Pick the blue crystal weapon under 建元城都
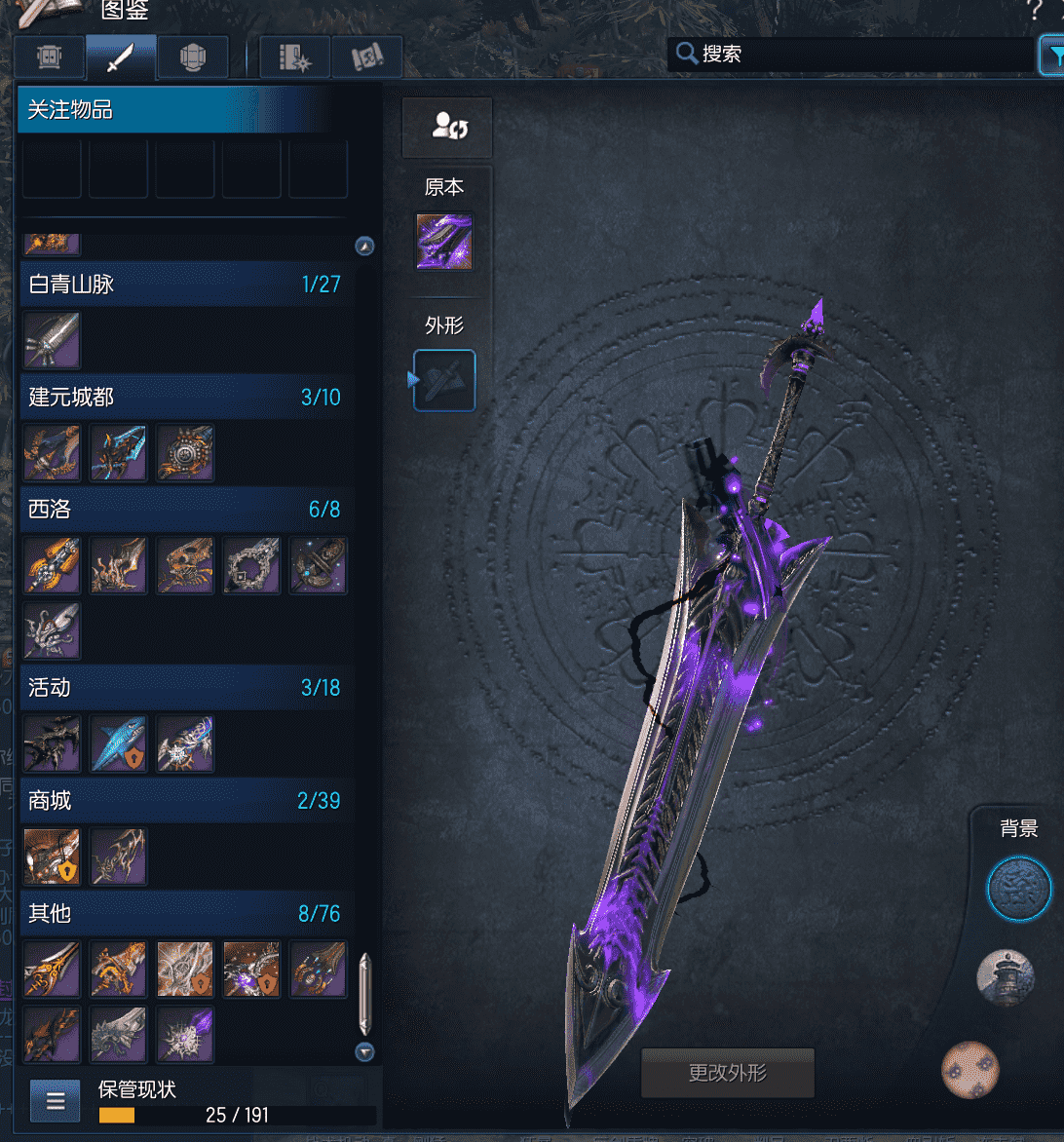The image size is (1064, 1142). pos(119,453)
